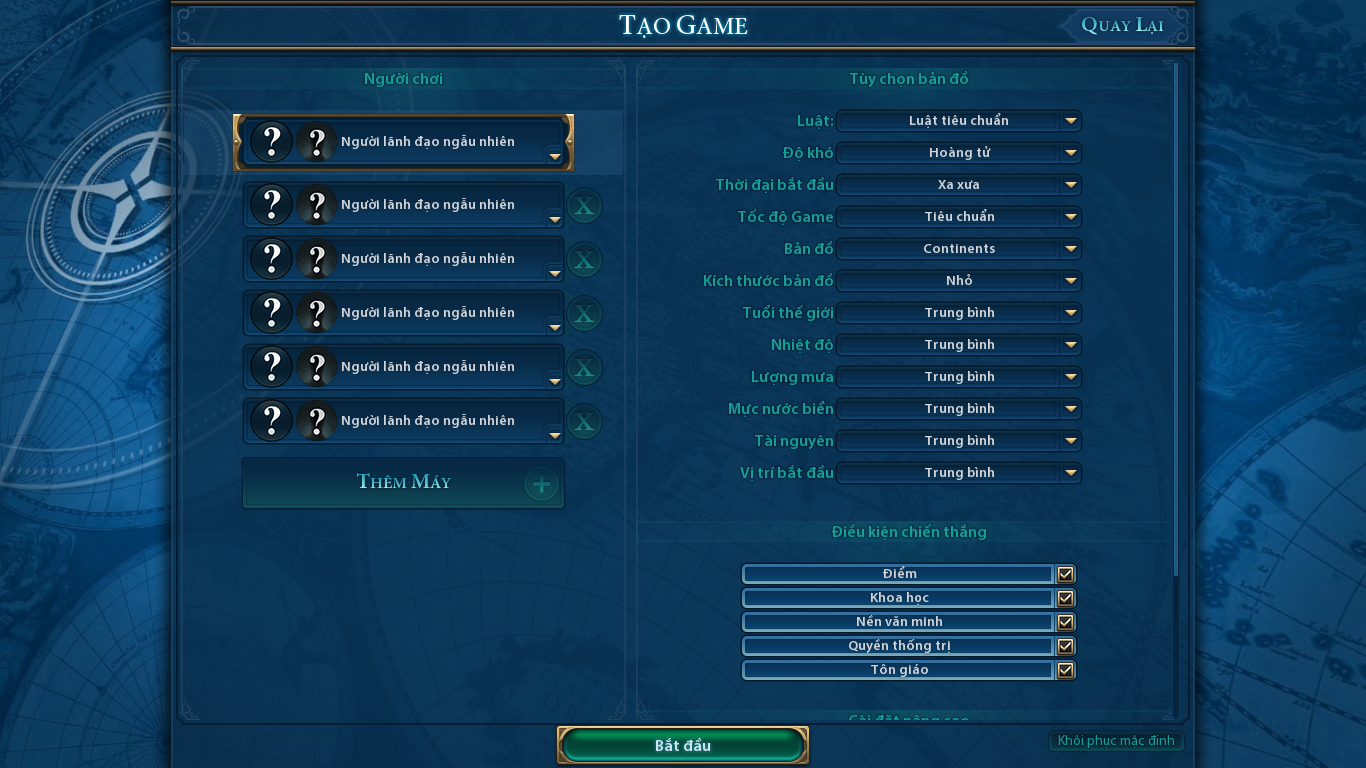Select a Kích thước bản đồ size
The image size is (1366, 768).
(x=959, y=281)
